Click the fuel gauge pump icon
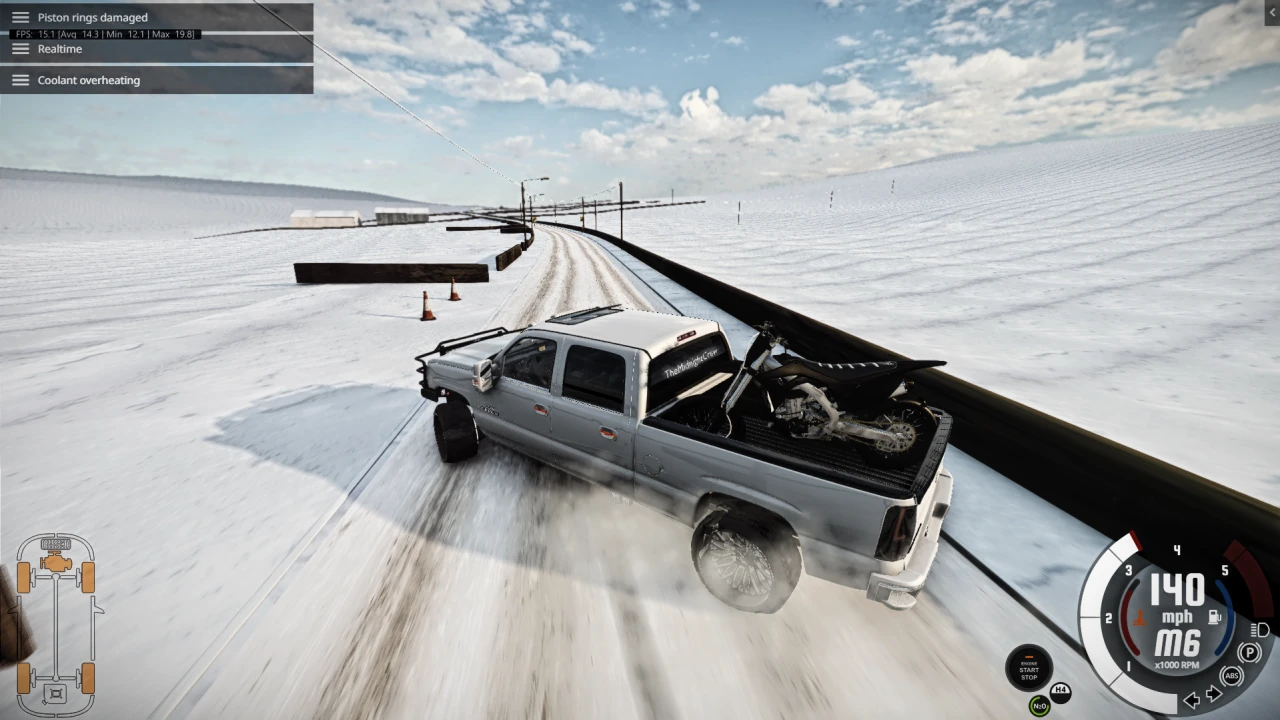Viewport: 1280px width, 720px height. 1213,616
